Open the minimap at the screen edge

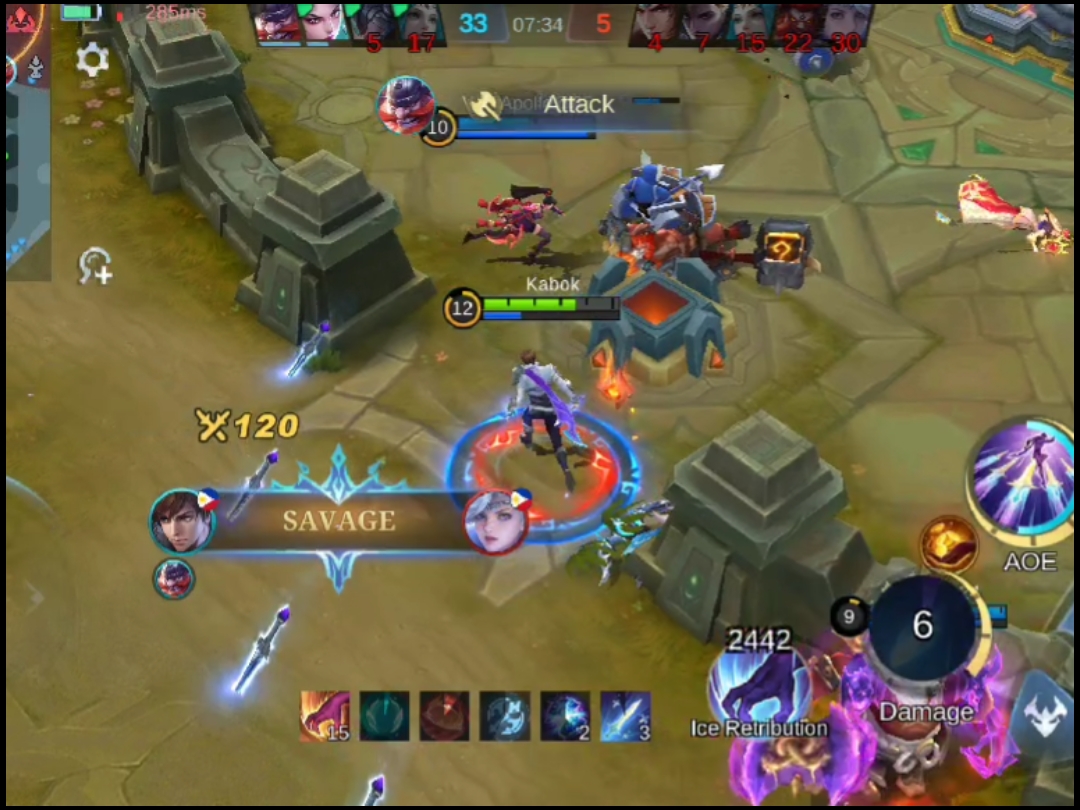click(x=26, y=140)
